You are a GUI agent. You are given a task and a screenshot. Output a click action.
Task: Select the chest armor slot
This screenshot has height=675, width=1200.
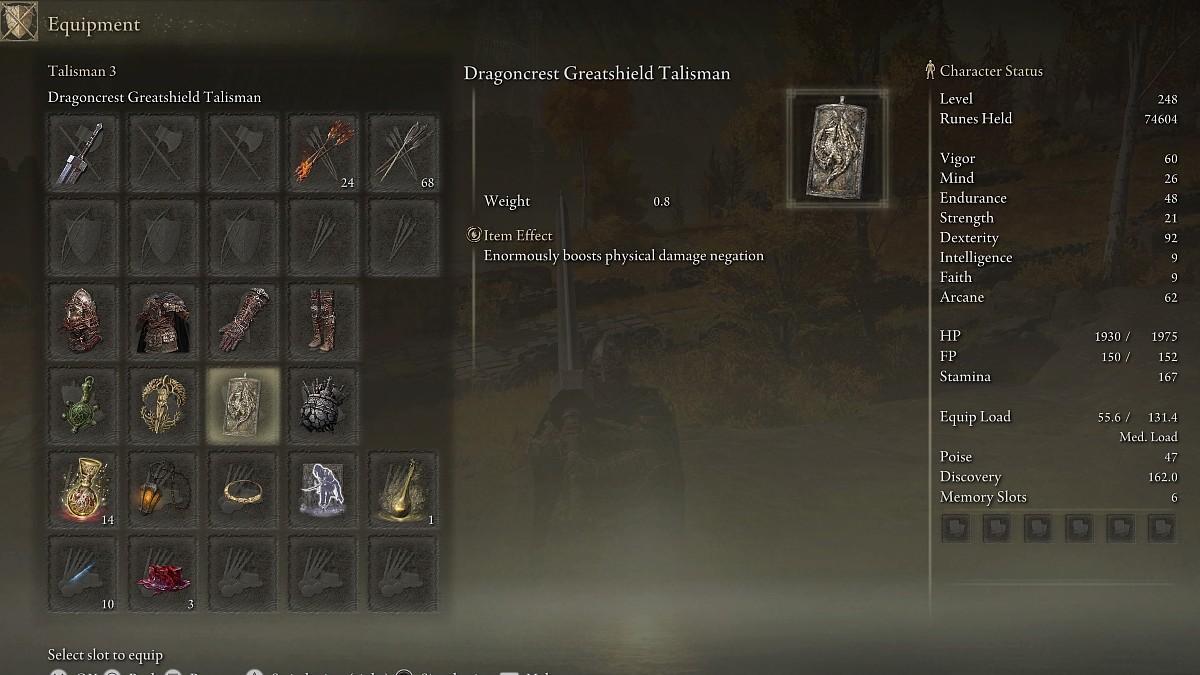click(x=163, y=321)
